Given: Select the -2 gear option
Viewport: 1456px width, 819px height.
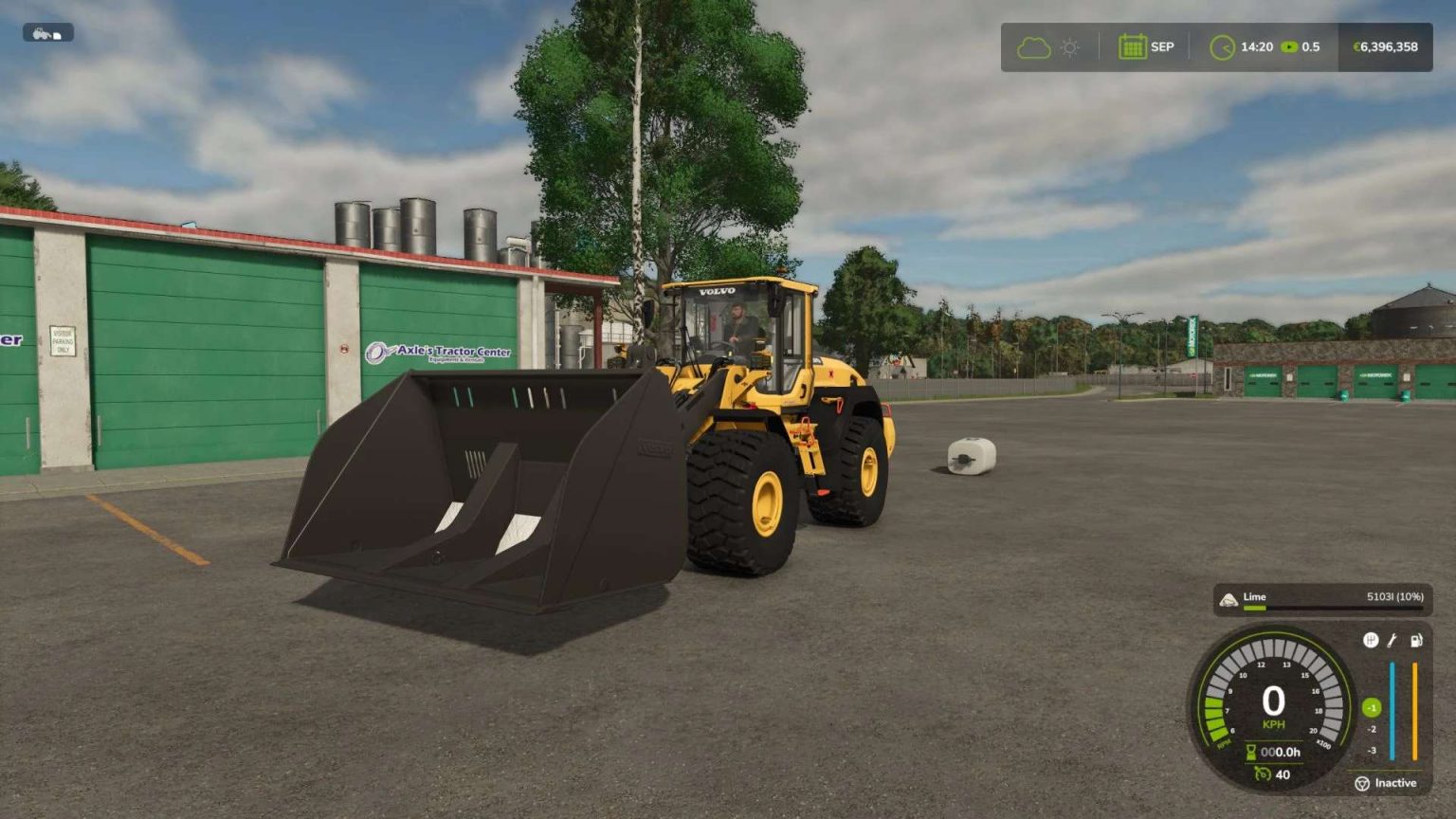Looking at the screenshot, I should pyautogui.click(x=1373, y=728).
